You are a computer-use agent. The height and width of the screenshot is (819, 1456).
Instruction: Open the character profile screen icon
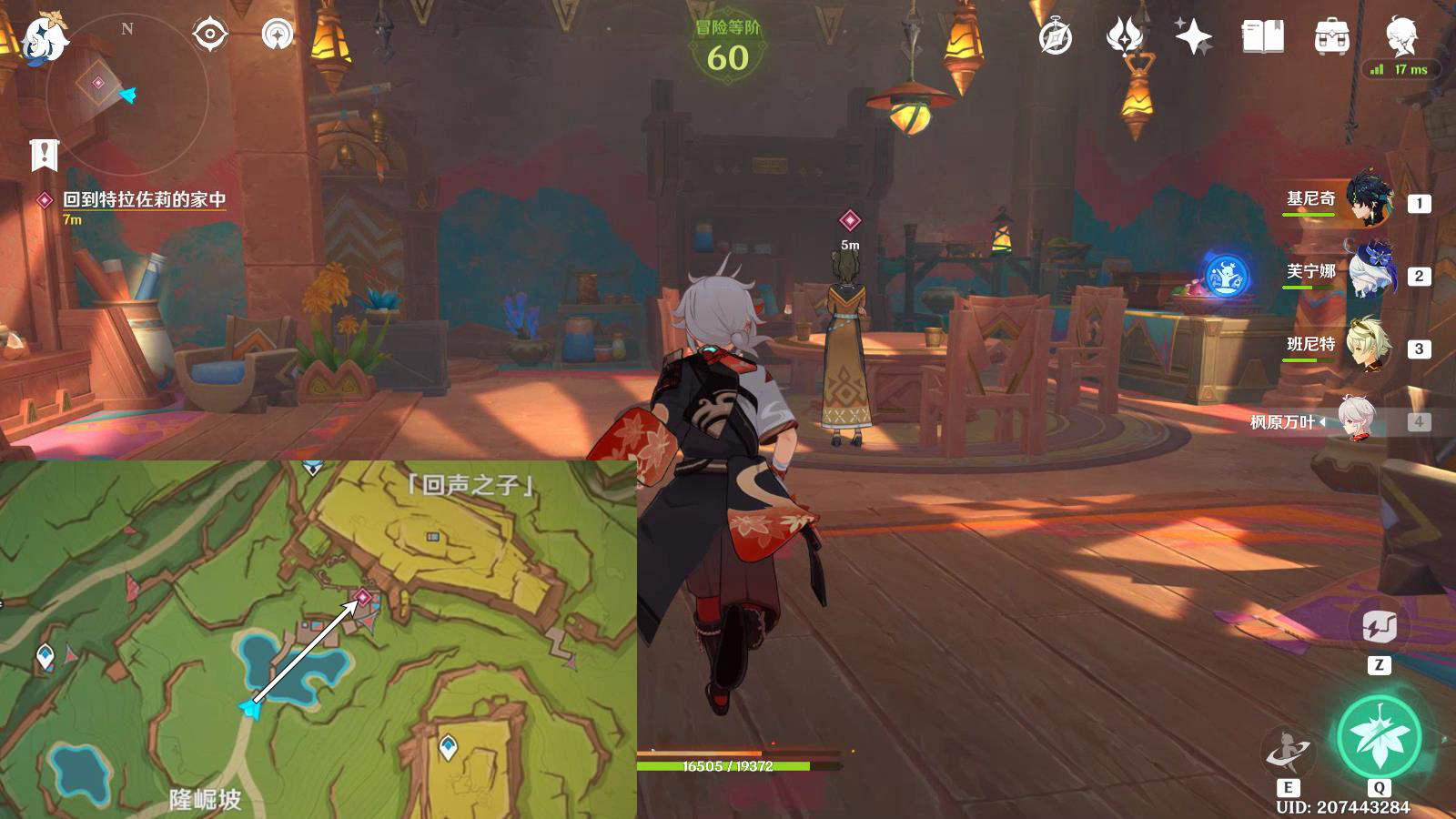(1400, 36)
